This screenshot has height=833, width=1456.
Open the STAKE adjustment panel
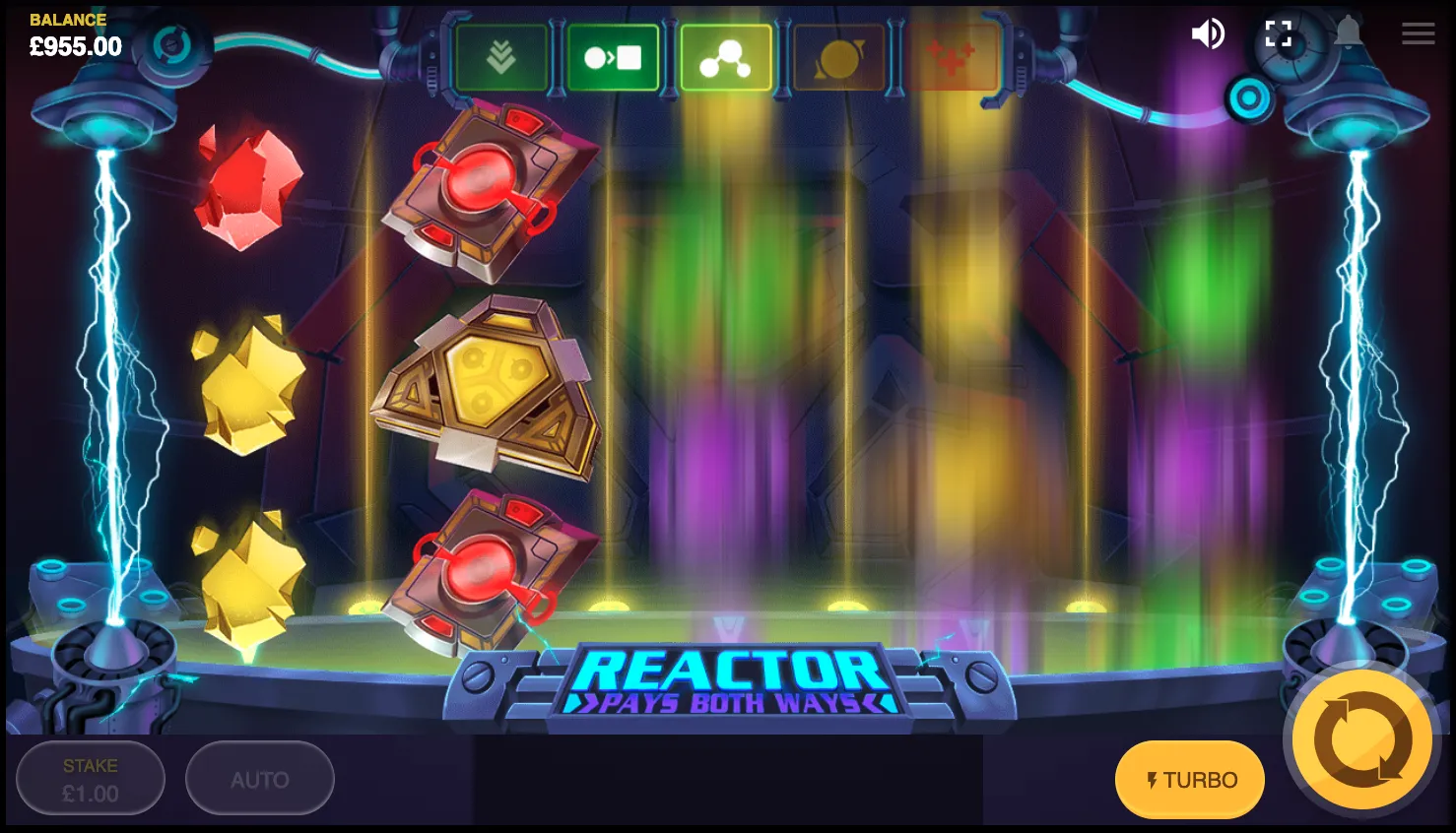pyautogui.click(x=90, y=778)
